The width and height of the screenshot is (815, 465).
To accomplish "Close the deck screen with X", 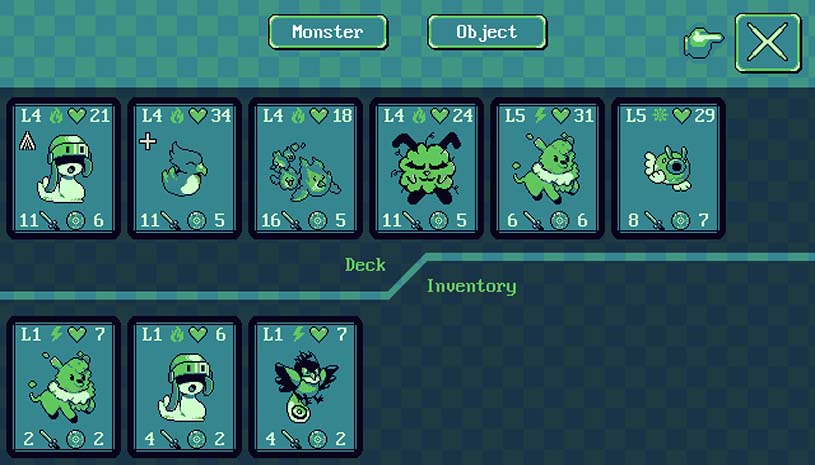I will coord(768,42).
